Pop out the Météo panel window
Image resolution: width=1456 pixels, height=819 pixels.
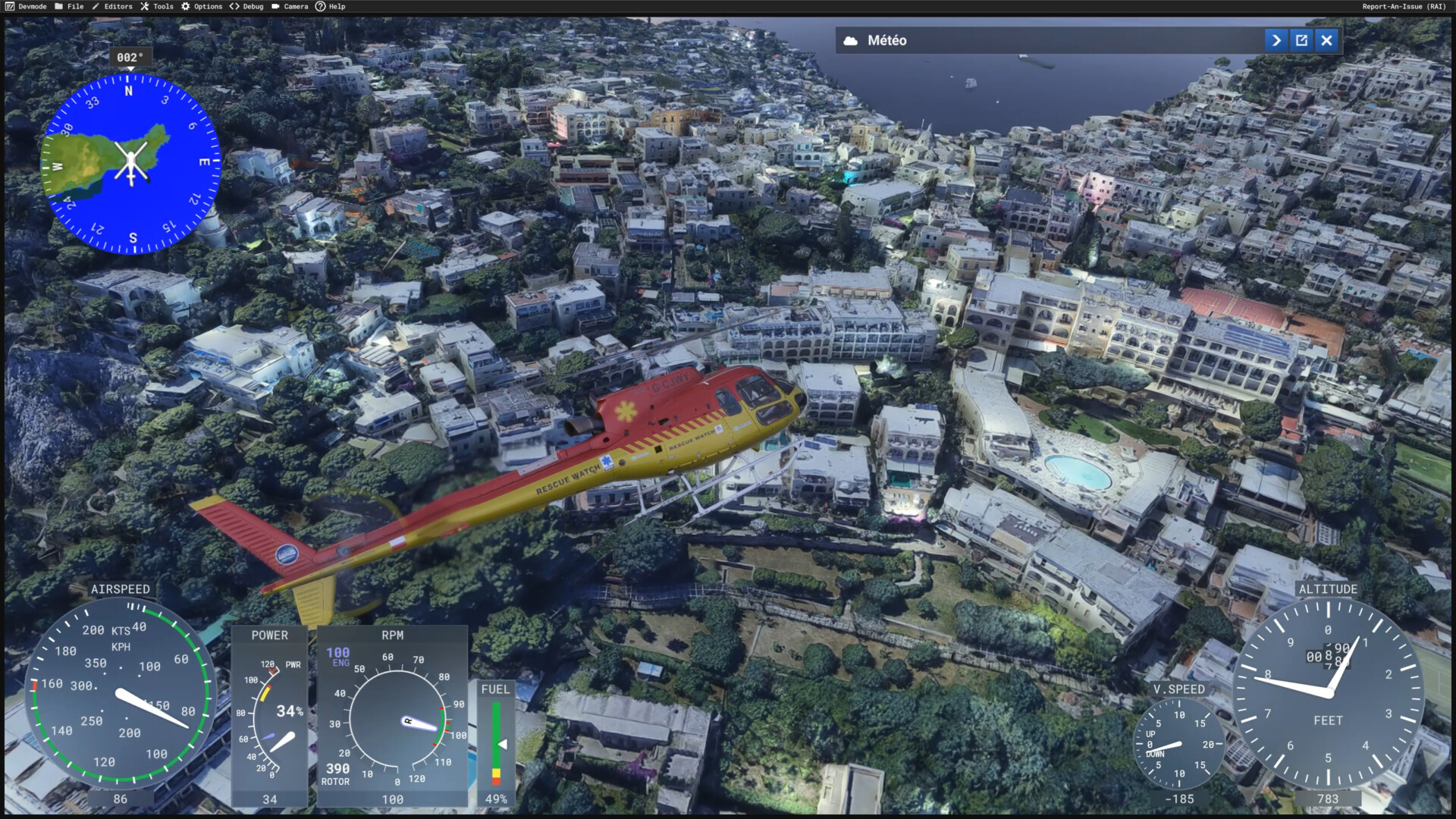click(x=1301, y=40)
